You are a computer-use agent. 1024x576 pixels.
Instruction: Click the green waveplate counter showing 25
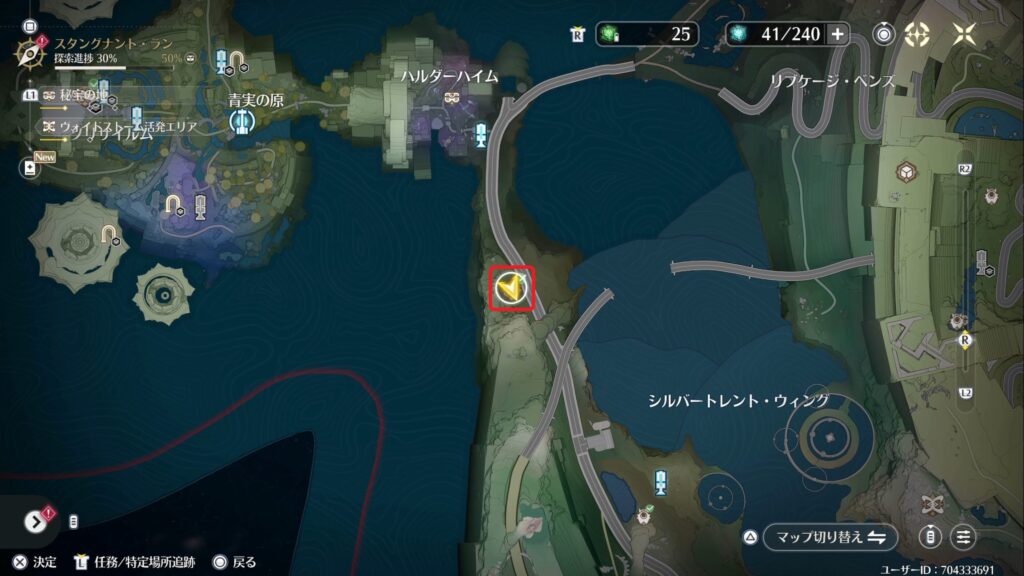(647, 34)
